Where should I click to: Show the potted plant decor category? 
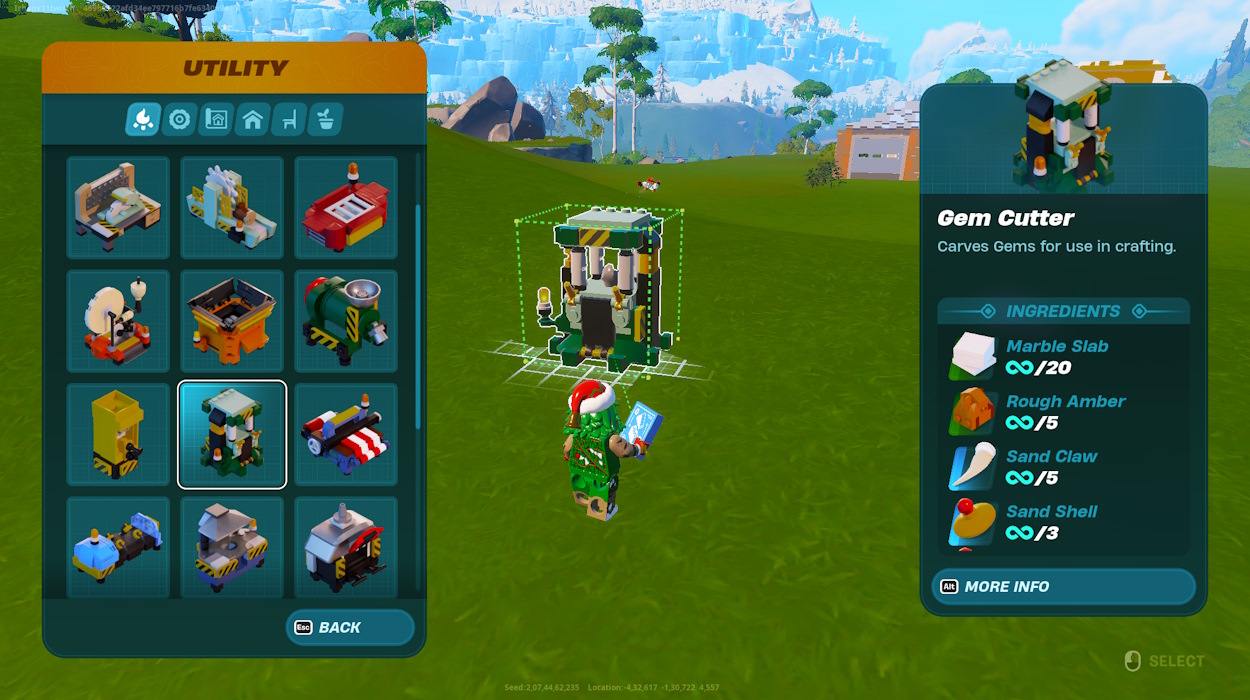click(326, 120)
